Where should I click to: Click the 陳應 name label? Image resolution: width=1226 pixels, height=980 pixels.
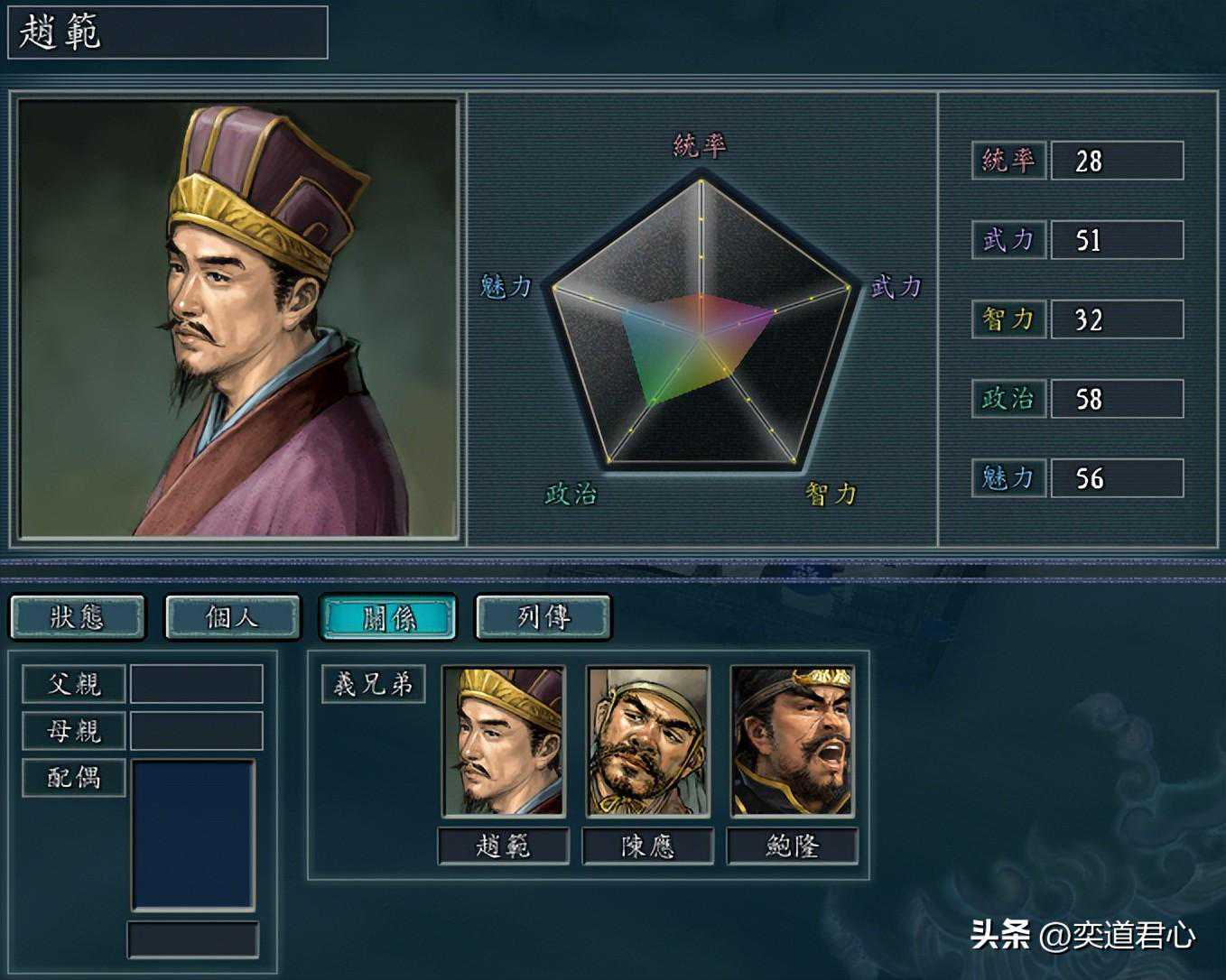coord(647,846)
